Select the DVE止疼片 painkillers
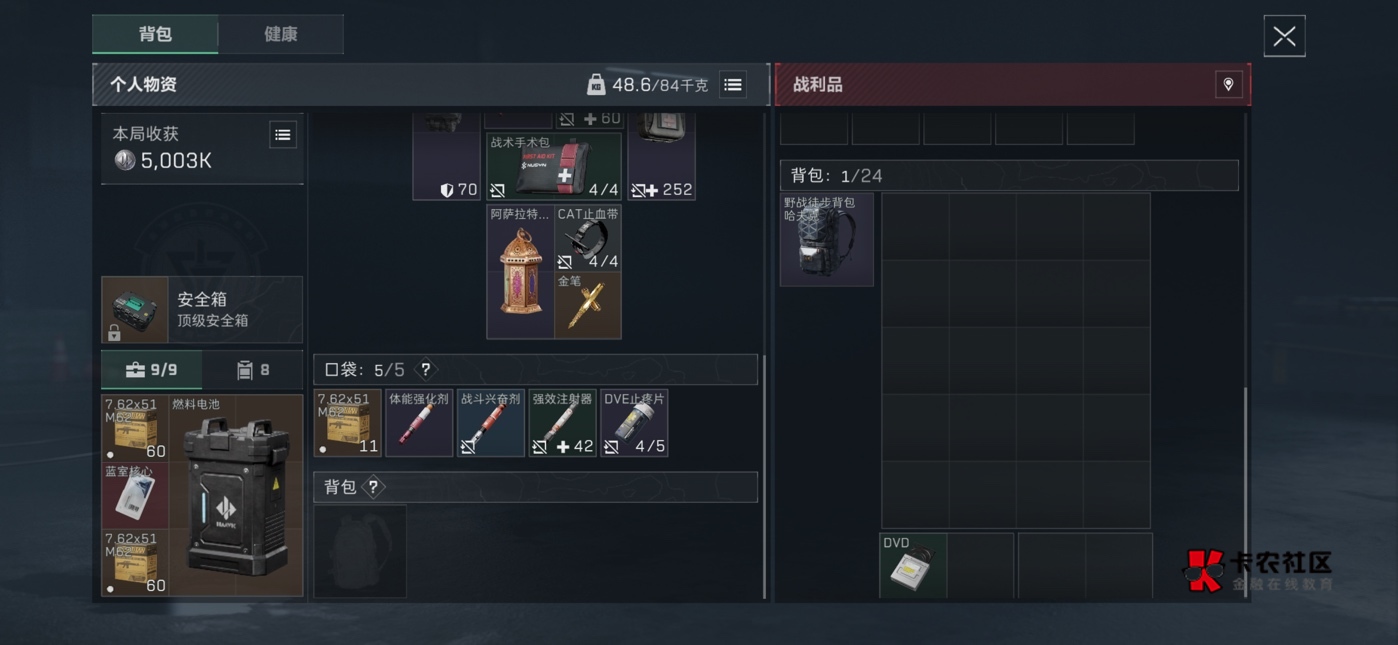This screenshot has height=645, width=1398. [634, 423]
